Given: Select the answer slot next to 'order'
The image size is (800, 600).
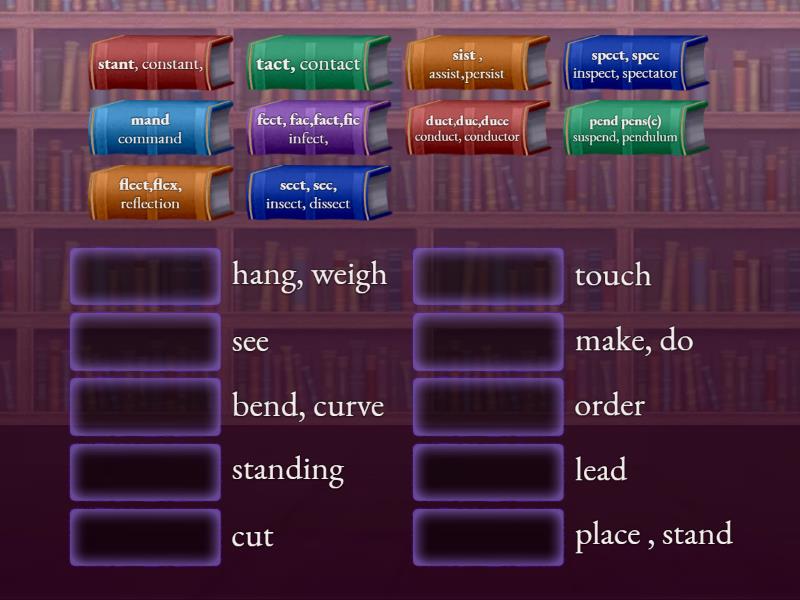Looking at the screenshot, I should pos(488,407).
